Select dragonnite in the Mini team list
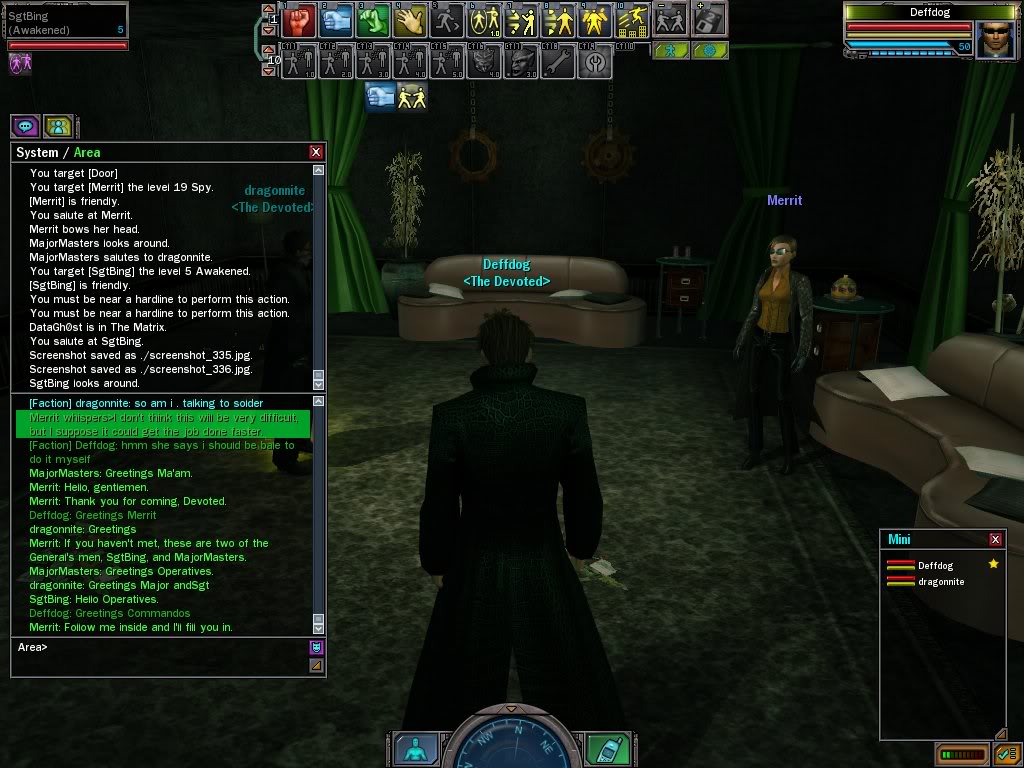This screenshot has width=1024, height=768. click(x=940, y=581)
